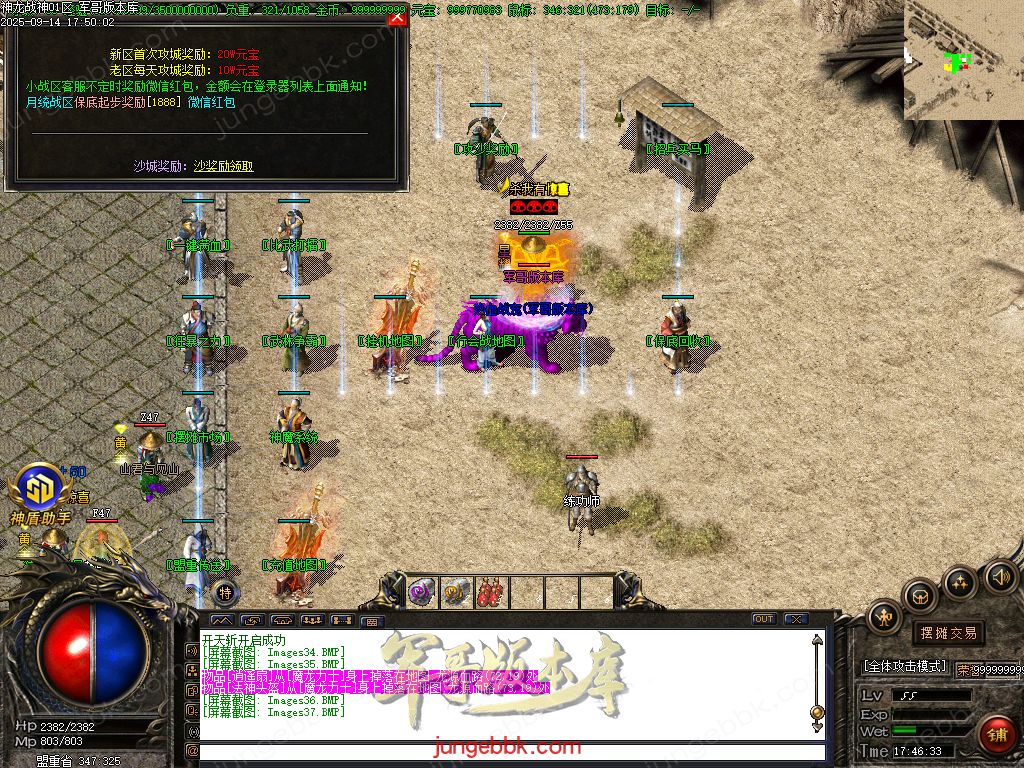Use the red potion bundle in belt

pyautogui.click(x=490, y=592)
